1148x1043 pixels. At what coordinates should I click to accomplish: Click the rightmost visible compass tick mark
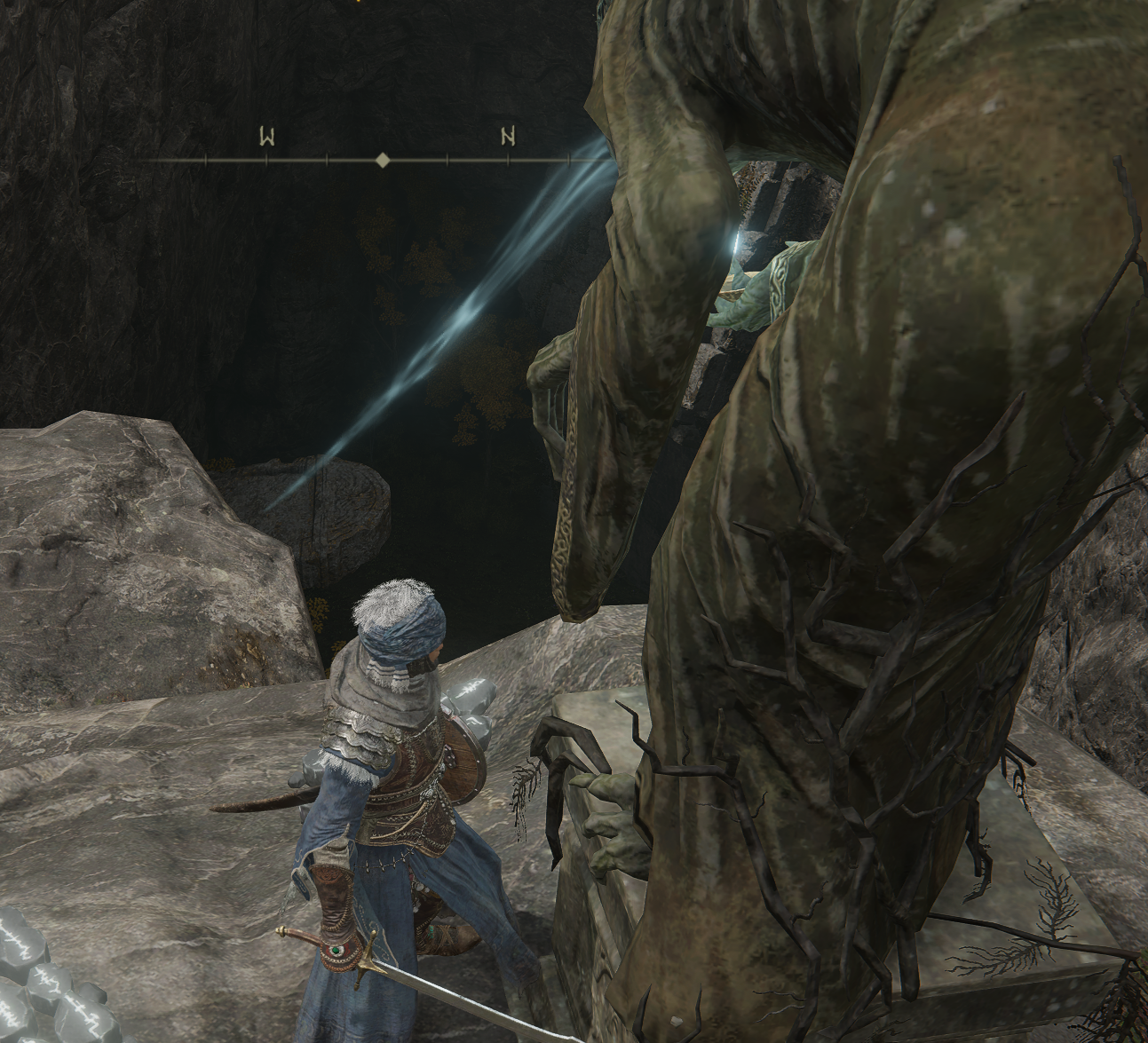tap(568, 160)
